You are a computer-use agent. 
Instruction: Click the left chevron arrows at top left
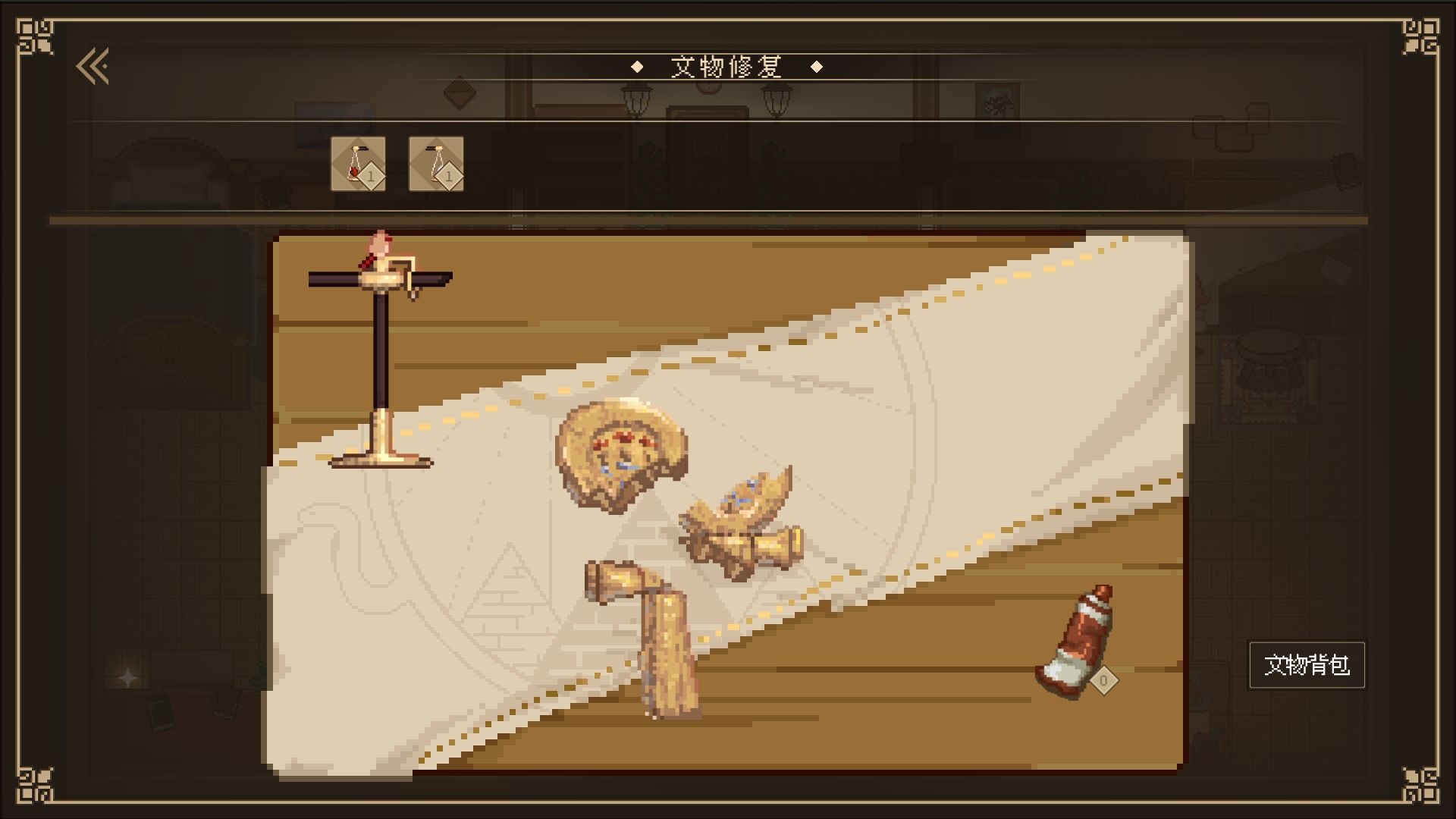tap(91, 66)
